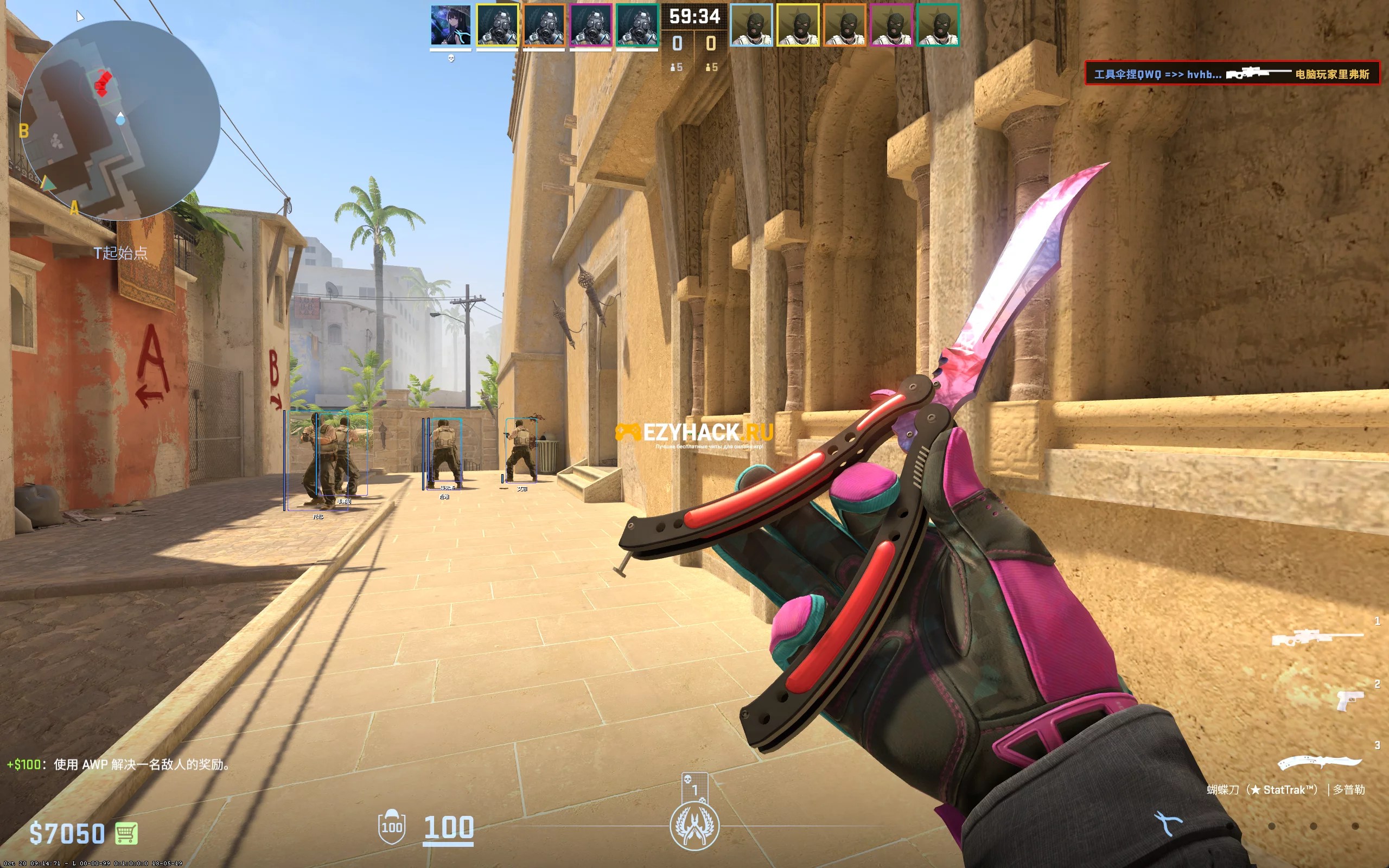The width and height of the screenshot is (1389, 868).
Task: Select the anime girl player avatar
Action: [450, 25]
